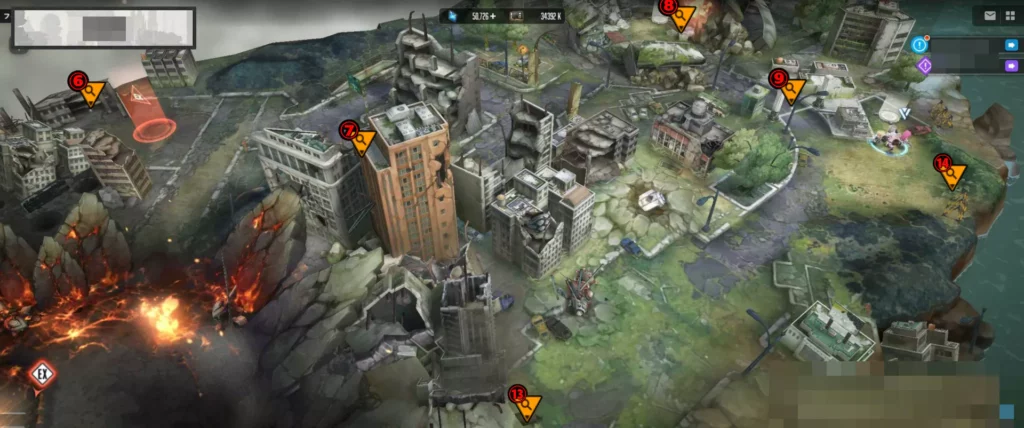The height and width of the screenshot is (428, 1024).
Task: Click the EX diamond marker
Action: tap(41, 375)
